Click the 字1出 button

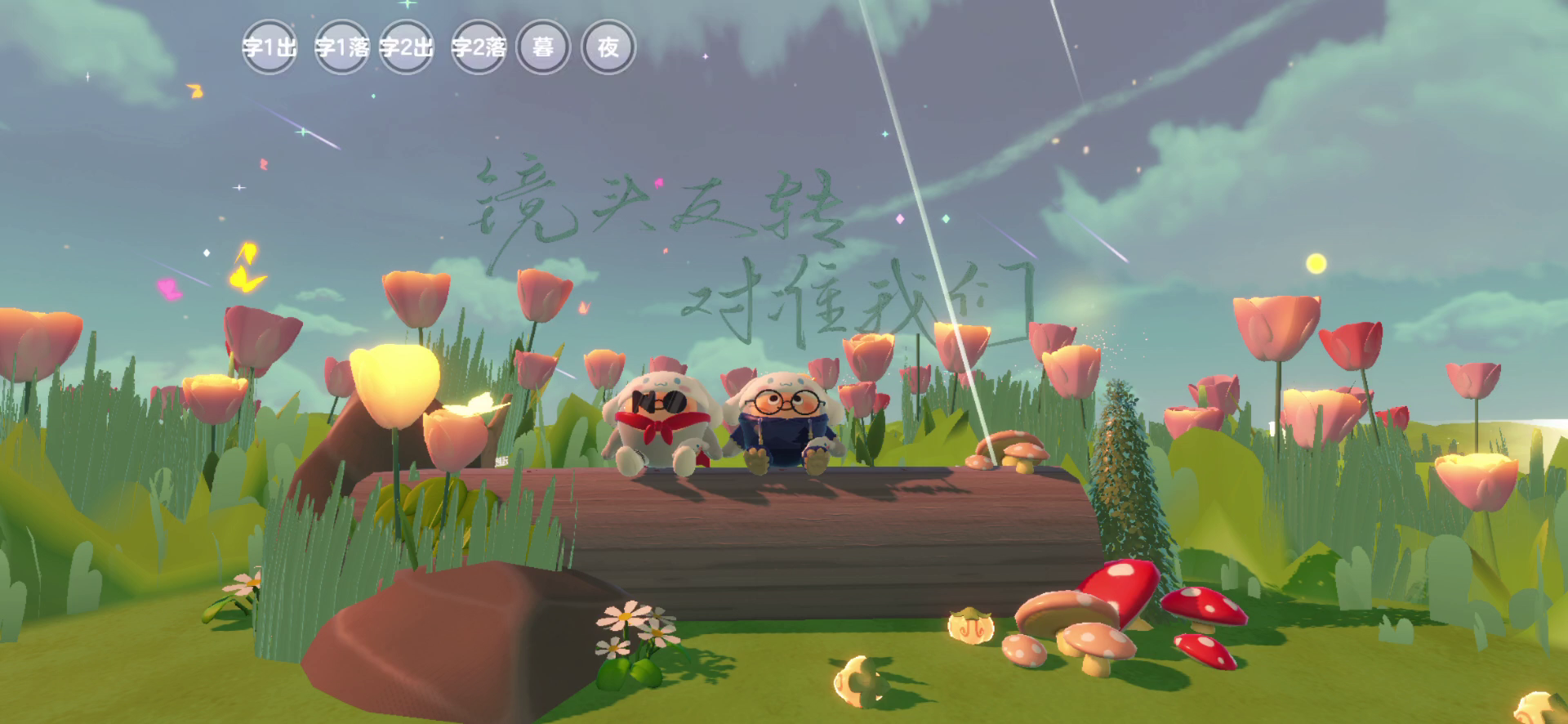pyautogui.click(x=269, y=47)
